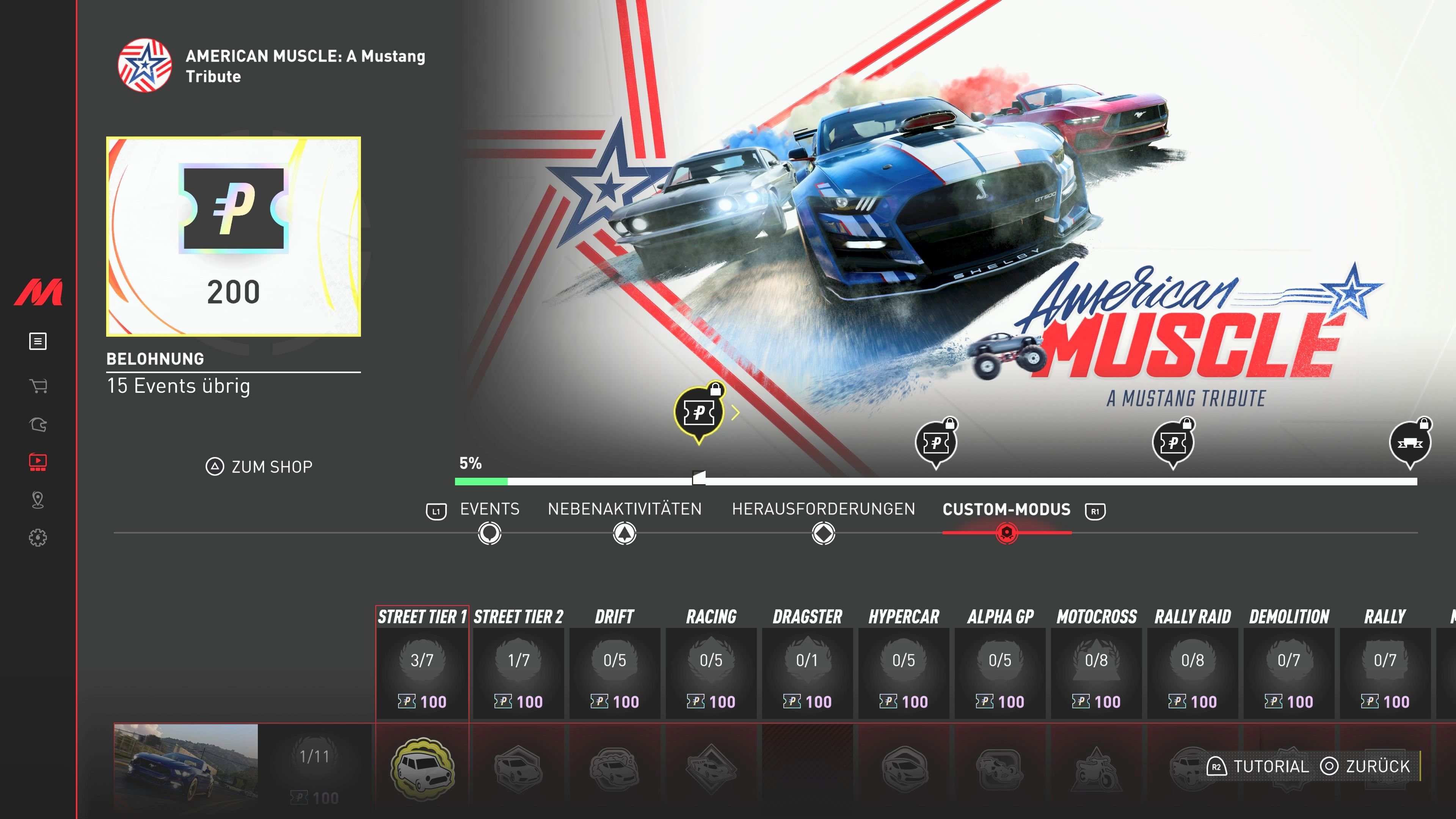Screen dimensions: 1456x819
Task: Click the 200 ticket reward card
Action: [234, 237]
